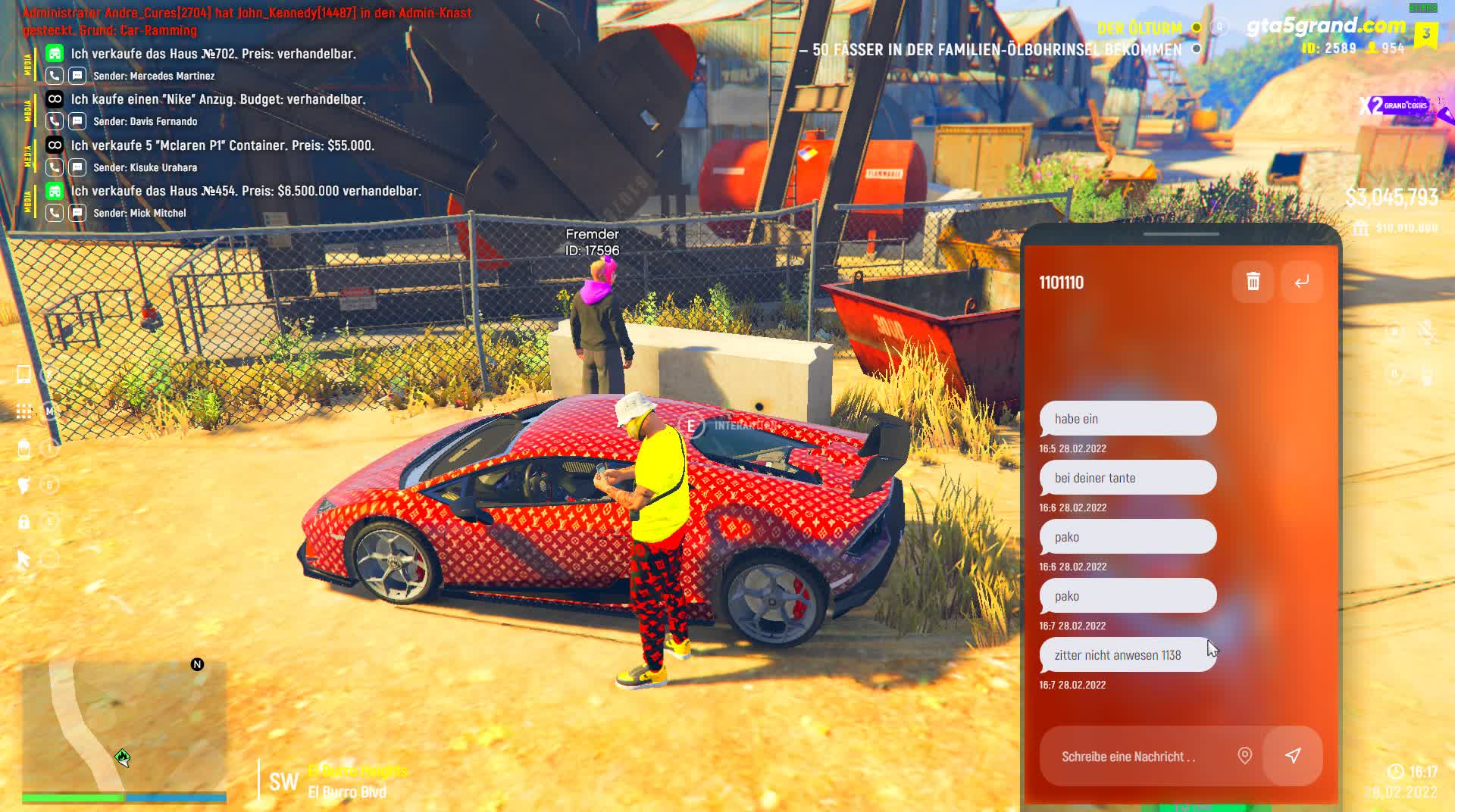This screenshot has width=1458, height=812.
Task: Select the 'bei deiner tante' message bubble
Action: 1129,478
